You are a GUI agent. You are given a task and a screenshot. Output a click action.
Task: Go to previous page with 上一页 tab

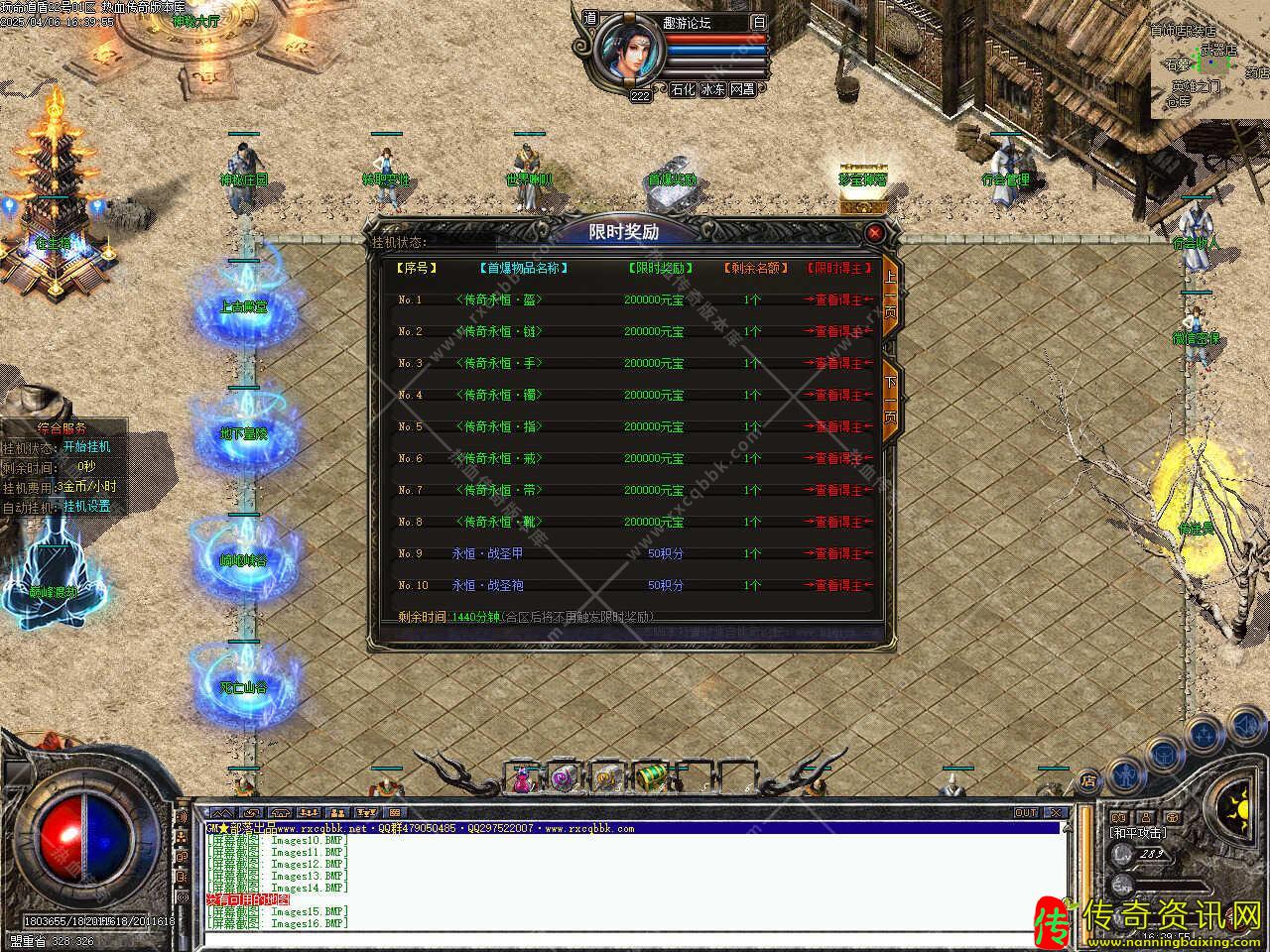(890, 294)
